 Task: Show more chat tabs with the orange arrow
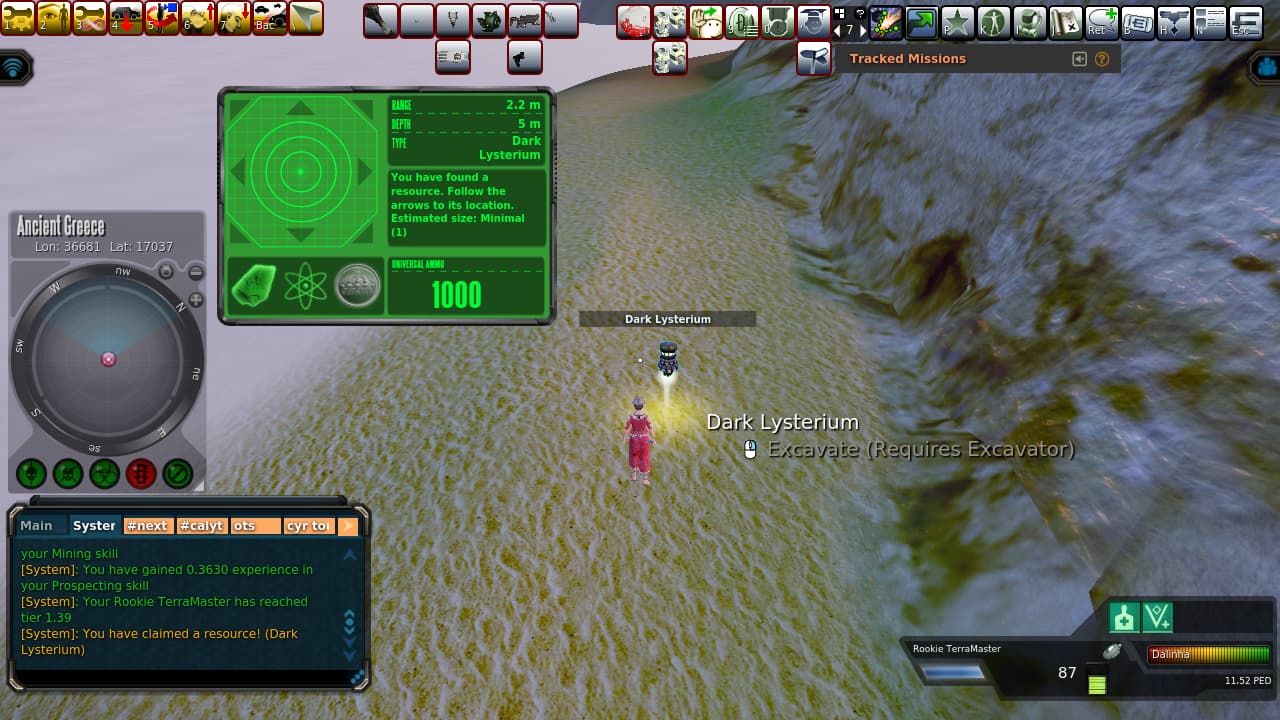pyautogui.click(x=348, y=526)
